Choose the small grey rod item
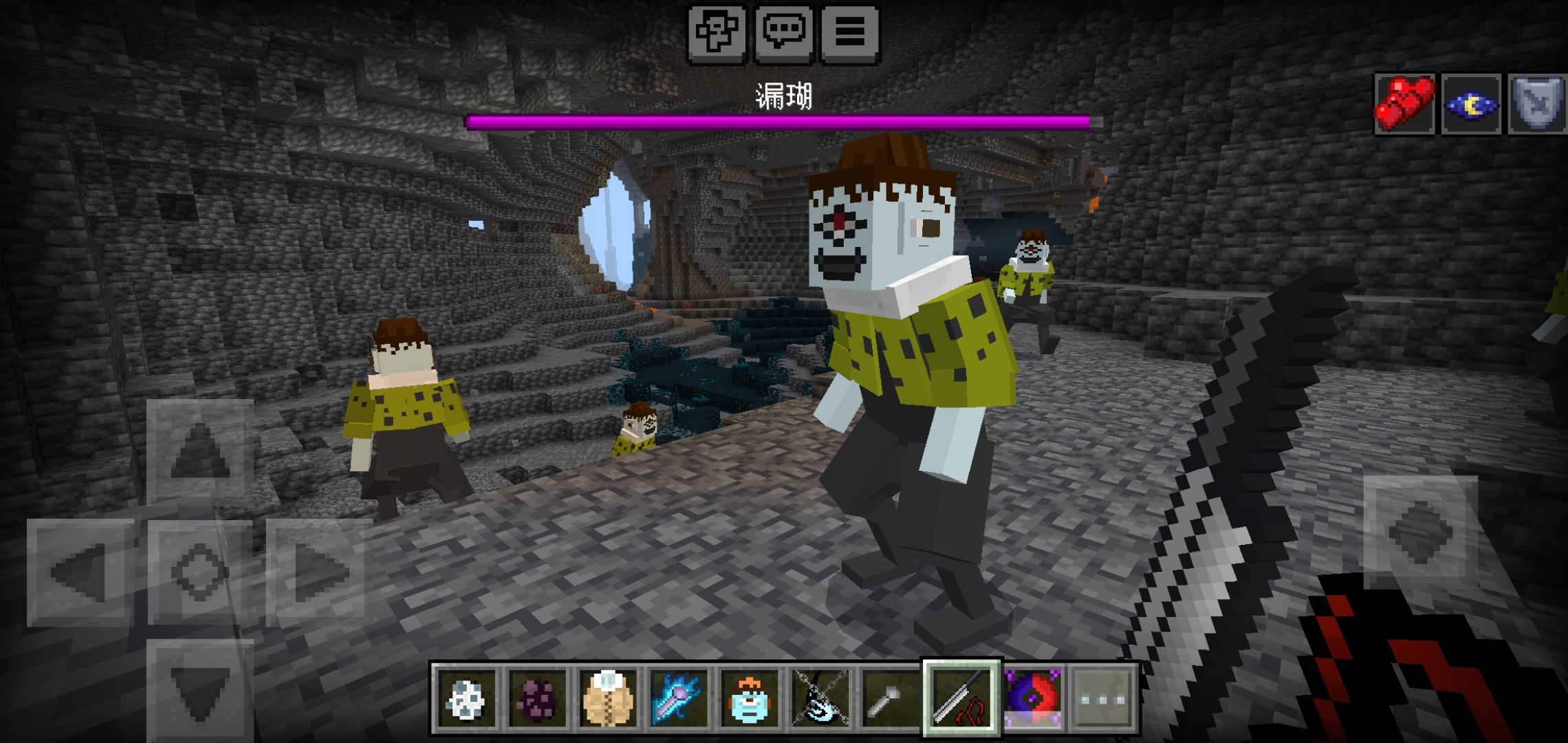 (891, 698)
